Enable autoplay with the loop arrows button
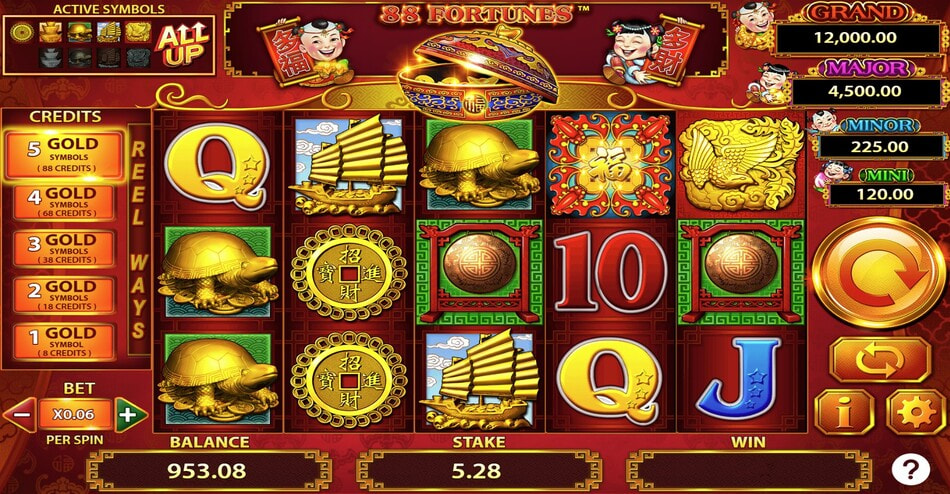Image resolution: width=950 pixels, height=494 pixels. coord(879,358)
